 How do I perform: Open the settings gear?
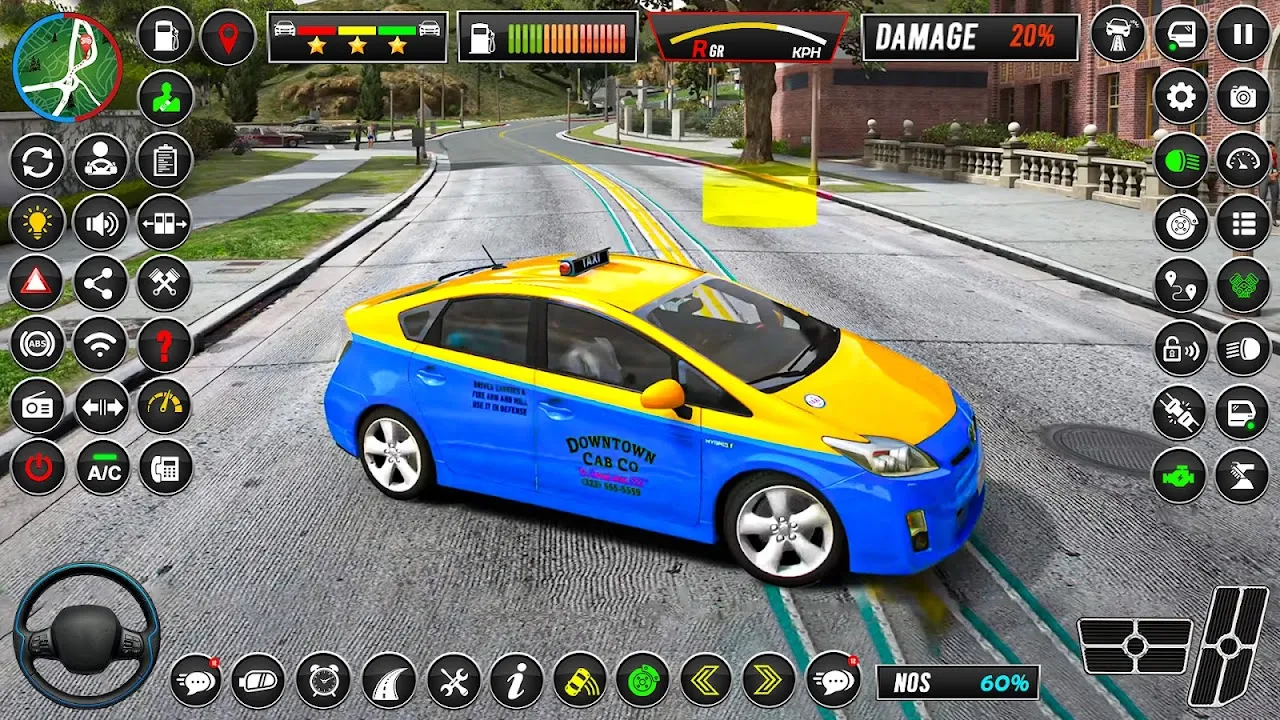1181,97
